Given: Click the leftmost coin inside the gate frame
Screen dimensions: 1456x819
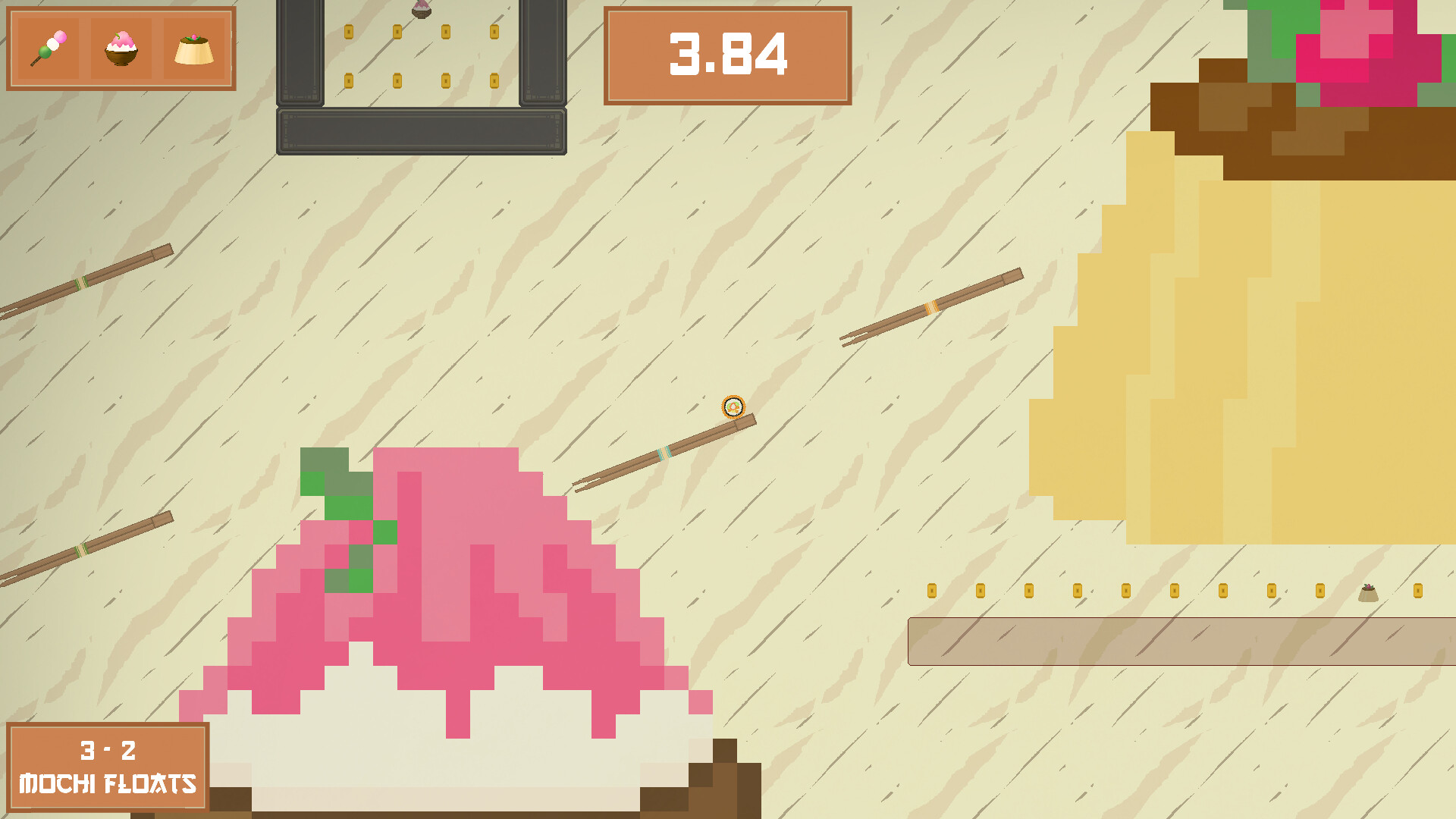Looking at the screenshot, I should click(x=350, y=32).
